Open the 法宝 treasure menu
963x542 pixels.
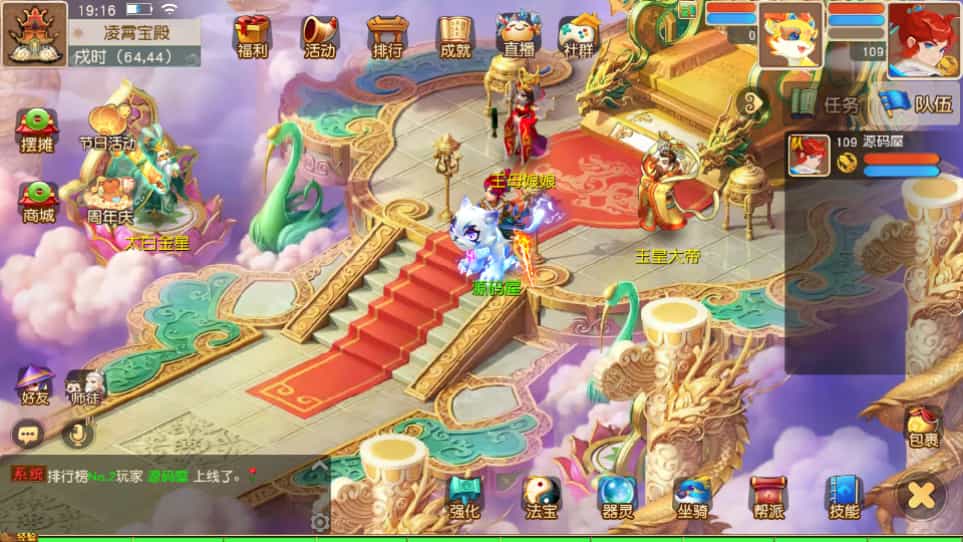pos(541,496)
